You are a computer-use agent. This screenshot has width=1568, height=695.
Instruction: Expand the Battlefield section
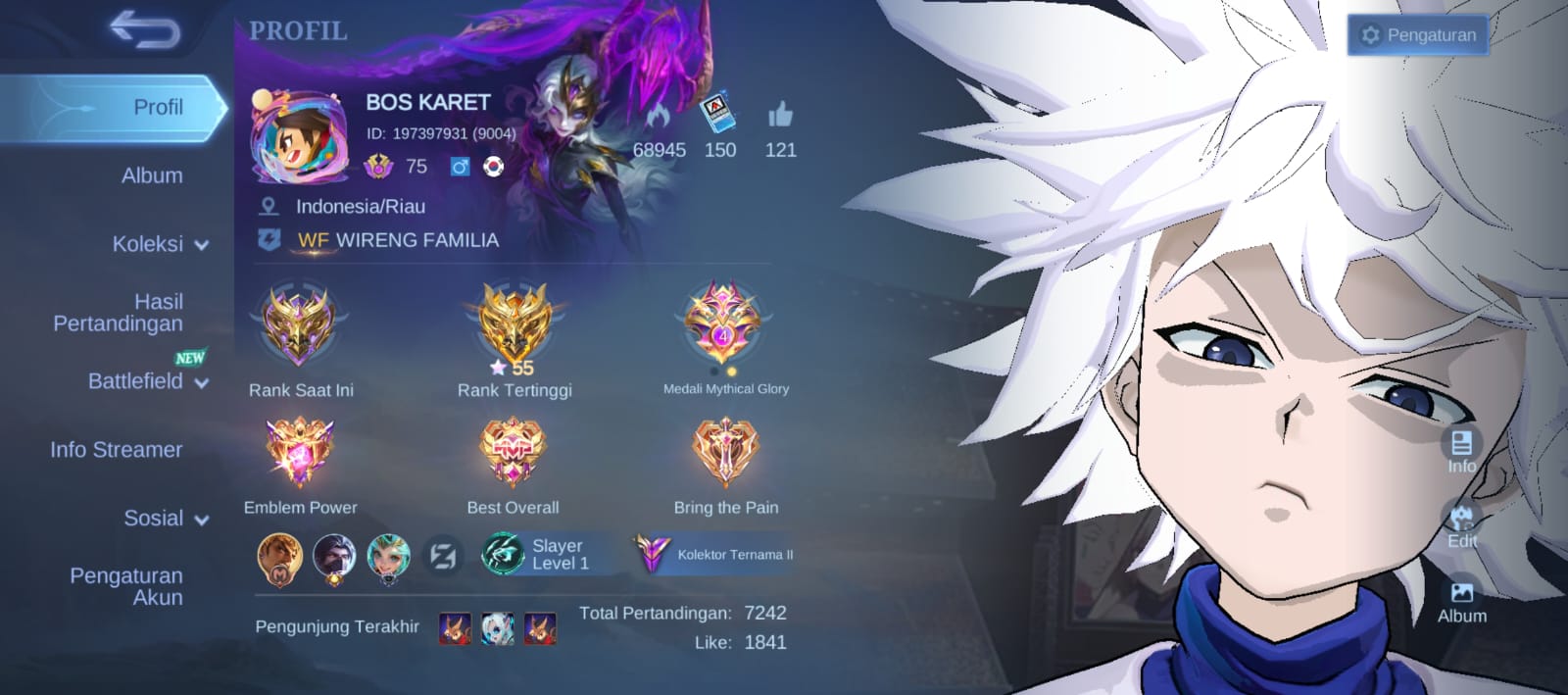click(148, 381)
